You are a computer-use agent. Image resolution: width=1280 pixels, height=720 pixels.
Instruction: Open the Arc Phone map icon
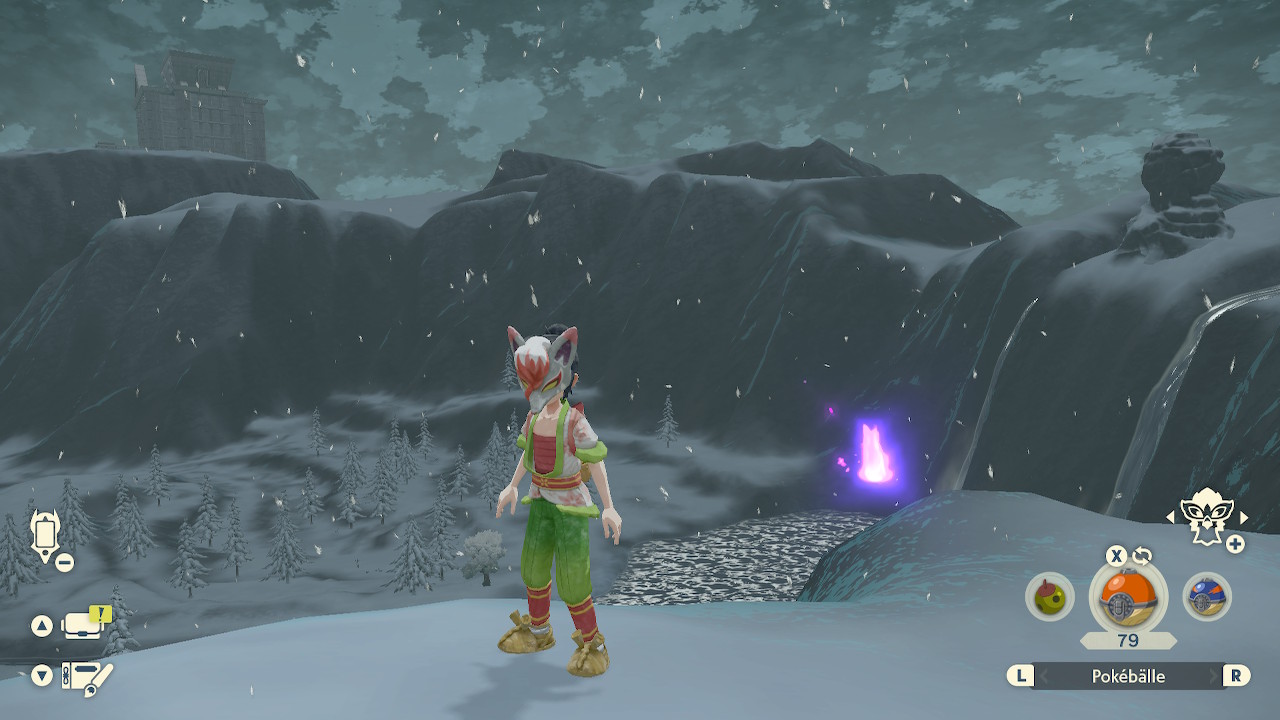45,535
